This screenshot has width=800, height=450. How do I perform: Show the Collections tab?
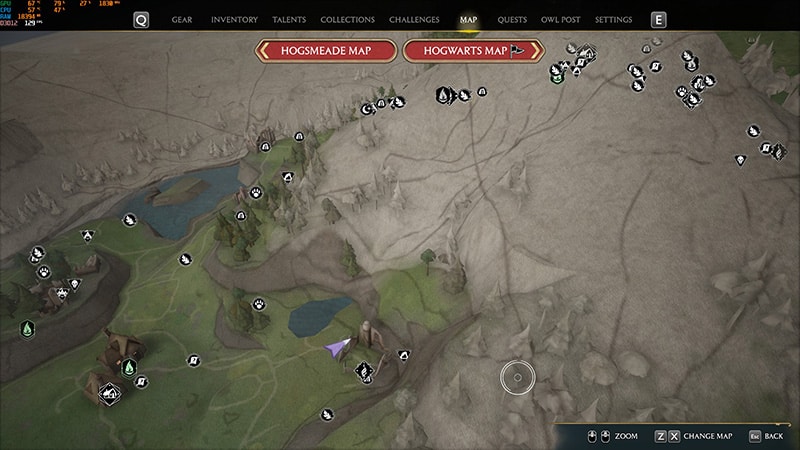348,20
